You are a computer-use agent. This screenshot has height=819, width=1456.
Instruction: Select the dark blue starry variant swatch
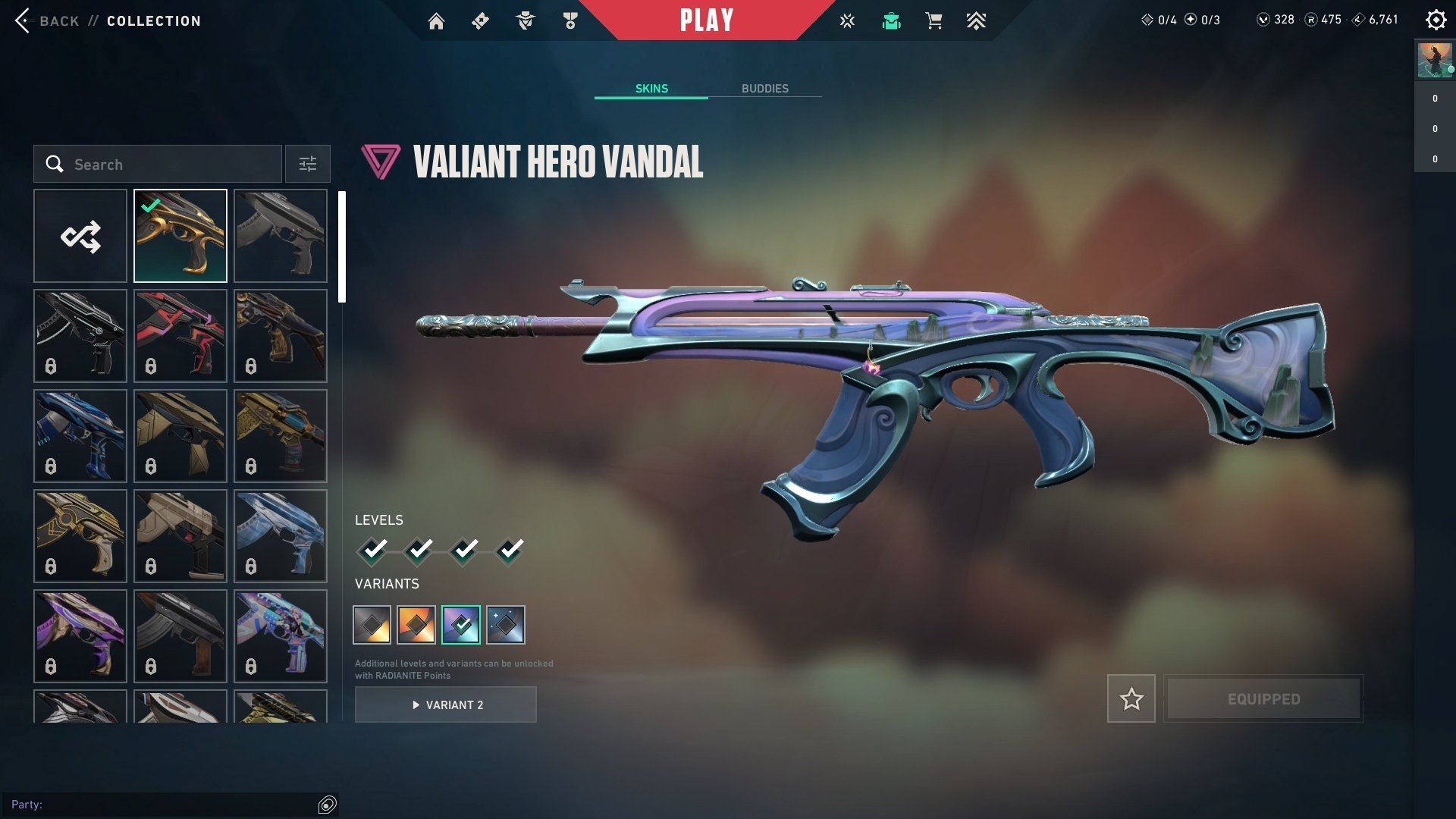[x=506, y=625]
